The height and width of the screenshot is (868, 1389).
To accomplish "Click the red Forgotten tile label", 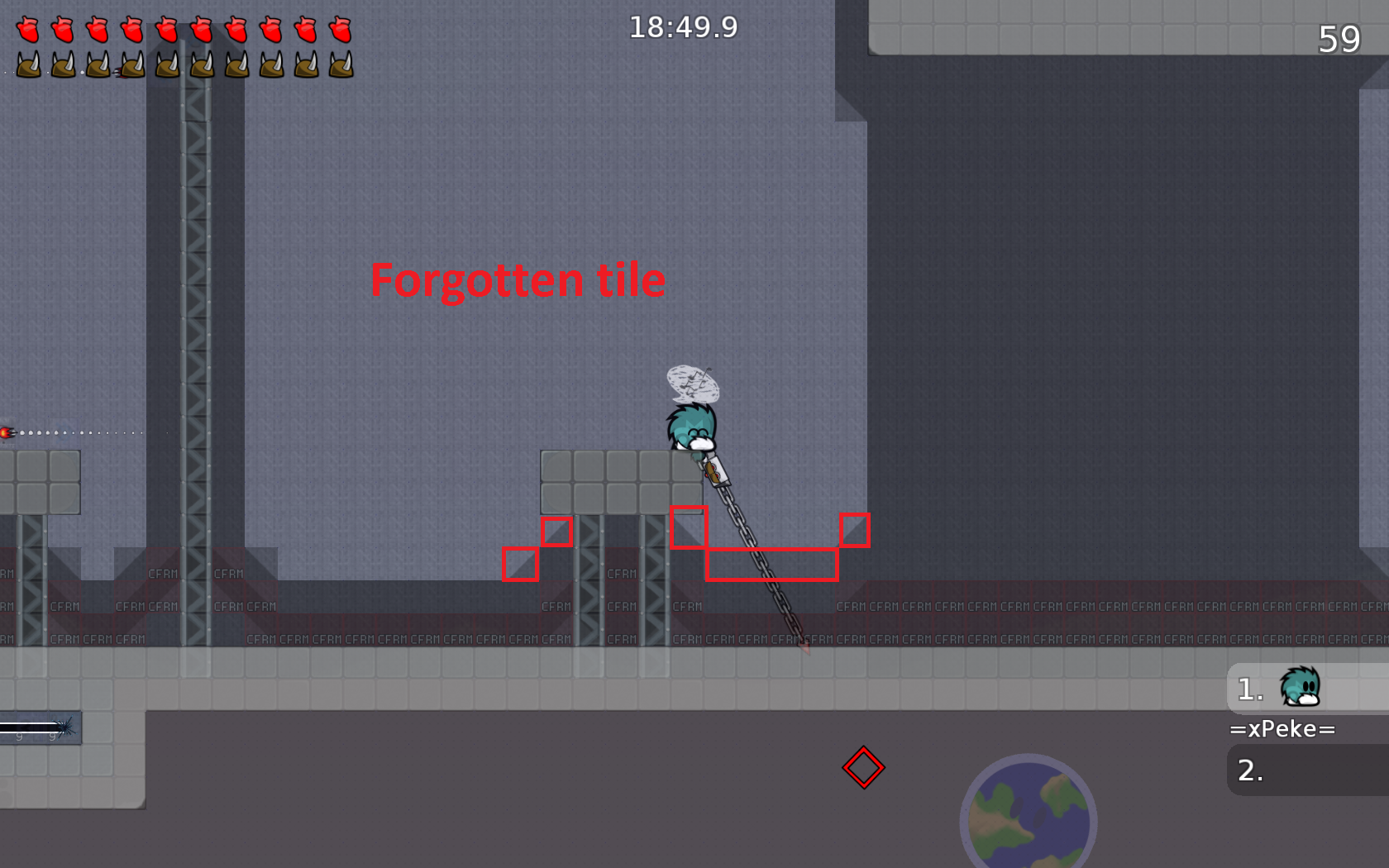I will (518, 280).
